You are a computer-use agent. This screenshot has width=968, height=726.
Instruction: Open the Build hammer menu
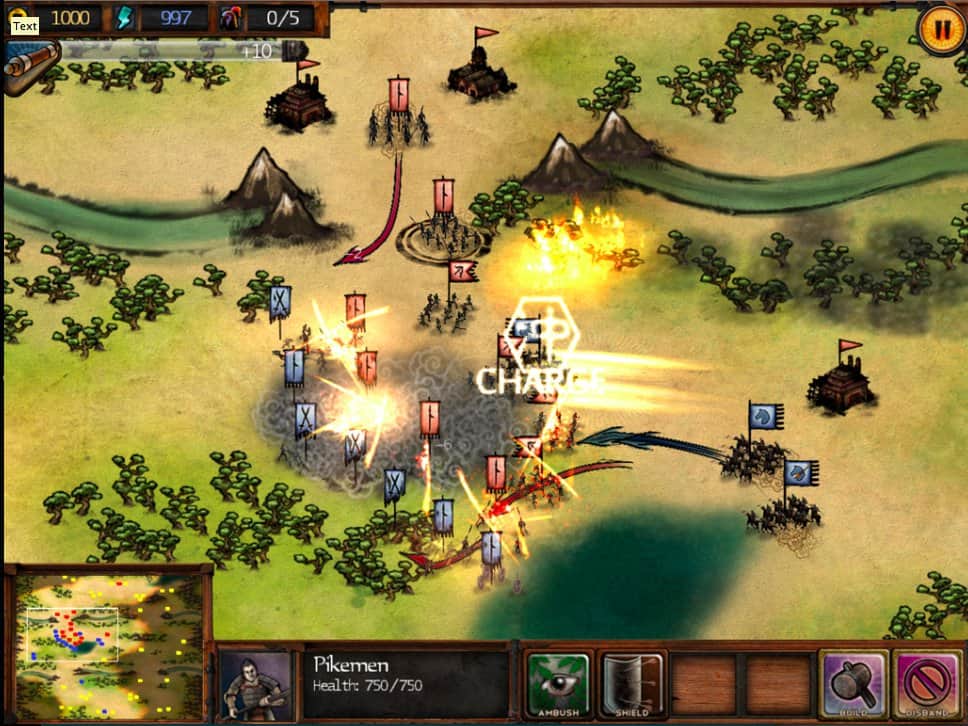click(853, 684)
